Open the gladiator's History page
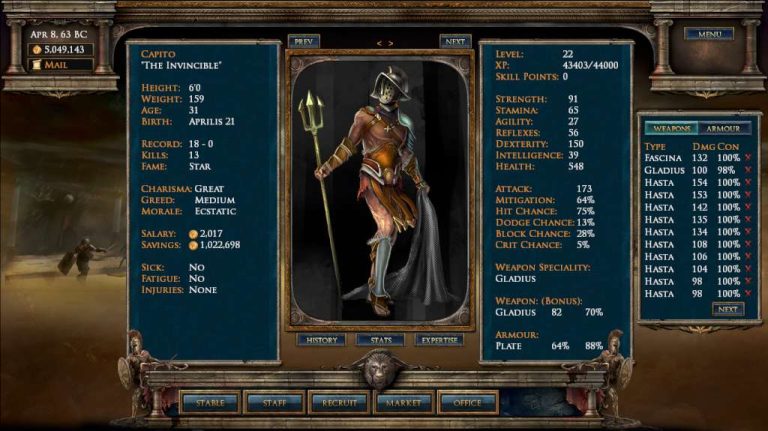This screenshot has width=768, height=431. click(x=320, y=340)
